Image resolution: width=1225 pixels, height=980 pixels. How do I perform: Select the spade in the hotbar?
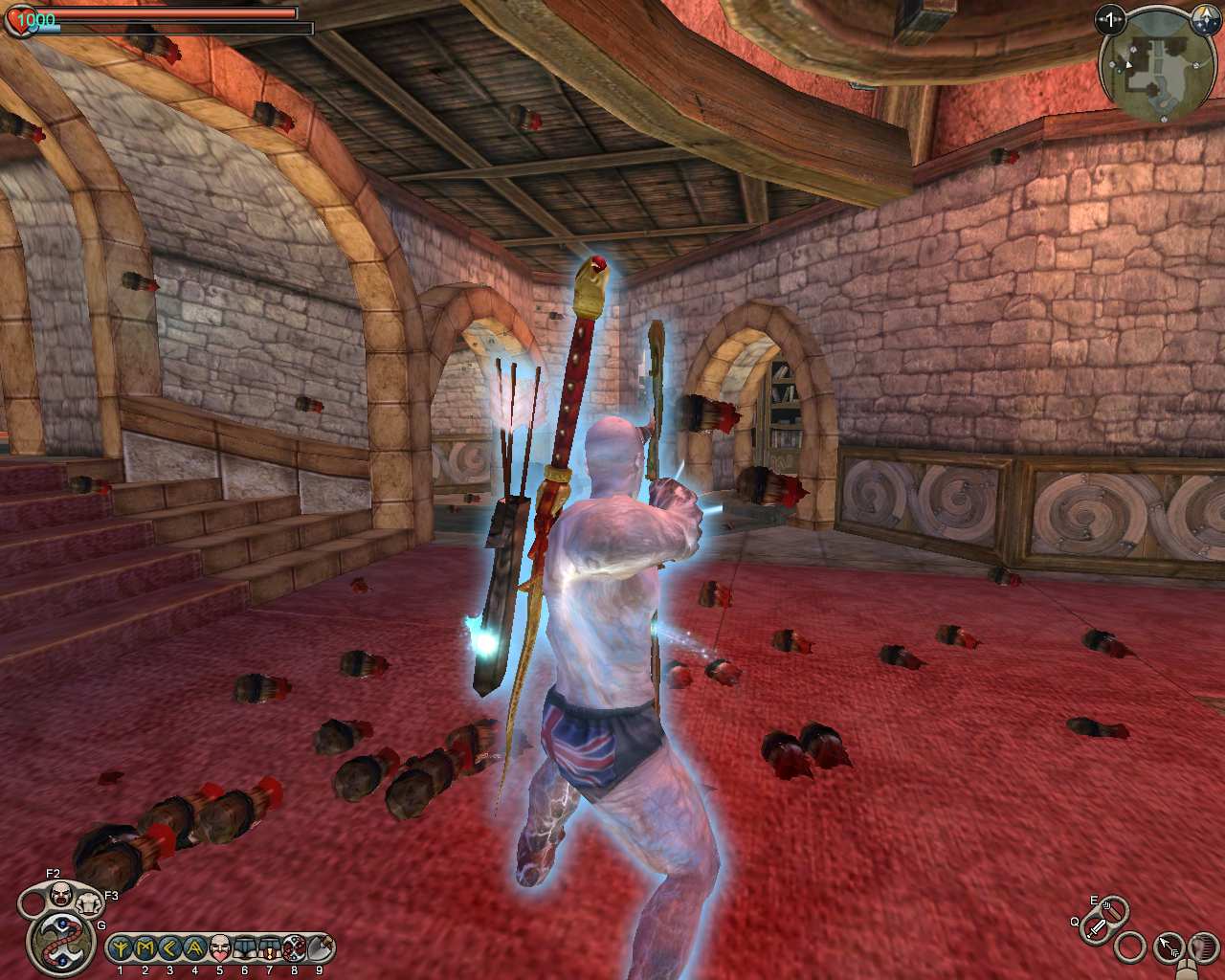point(320,948)
